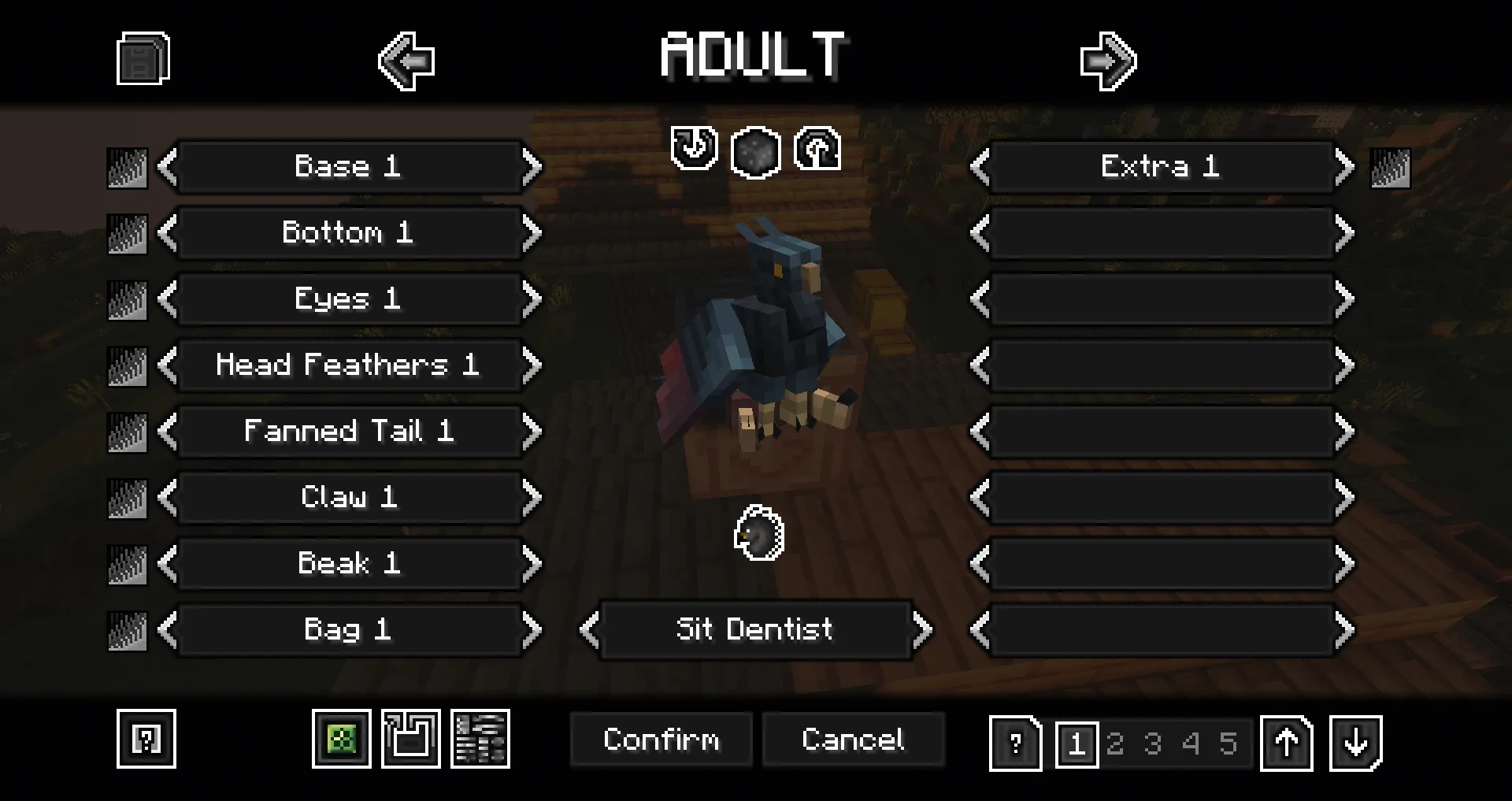This screenshot has height=801, width=1512.
Task: Switch to page 2 in the pagination bar
Action: (1115, 743)
